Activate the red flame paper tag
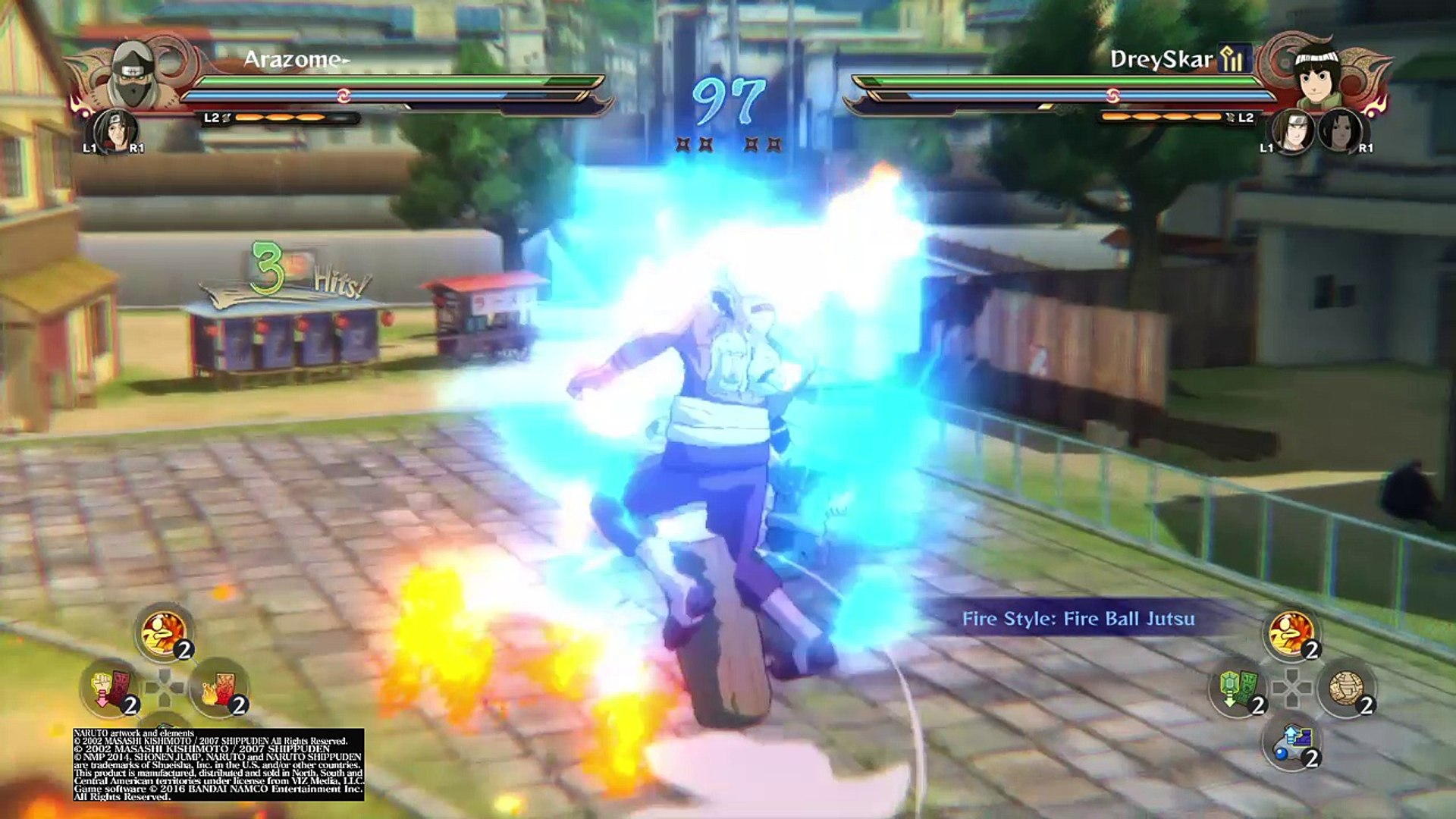 (x=219, y=688)
